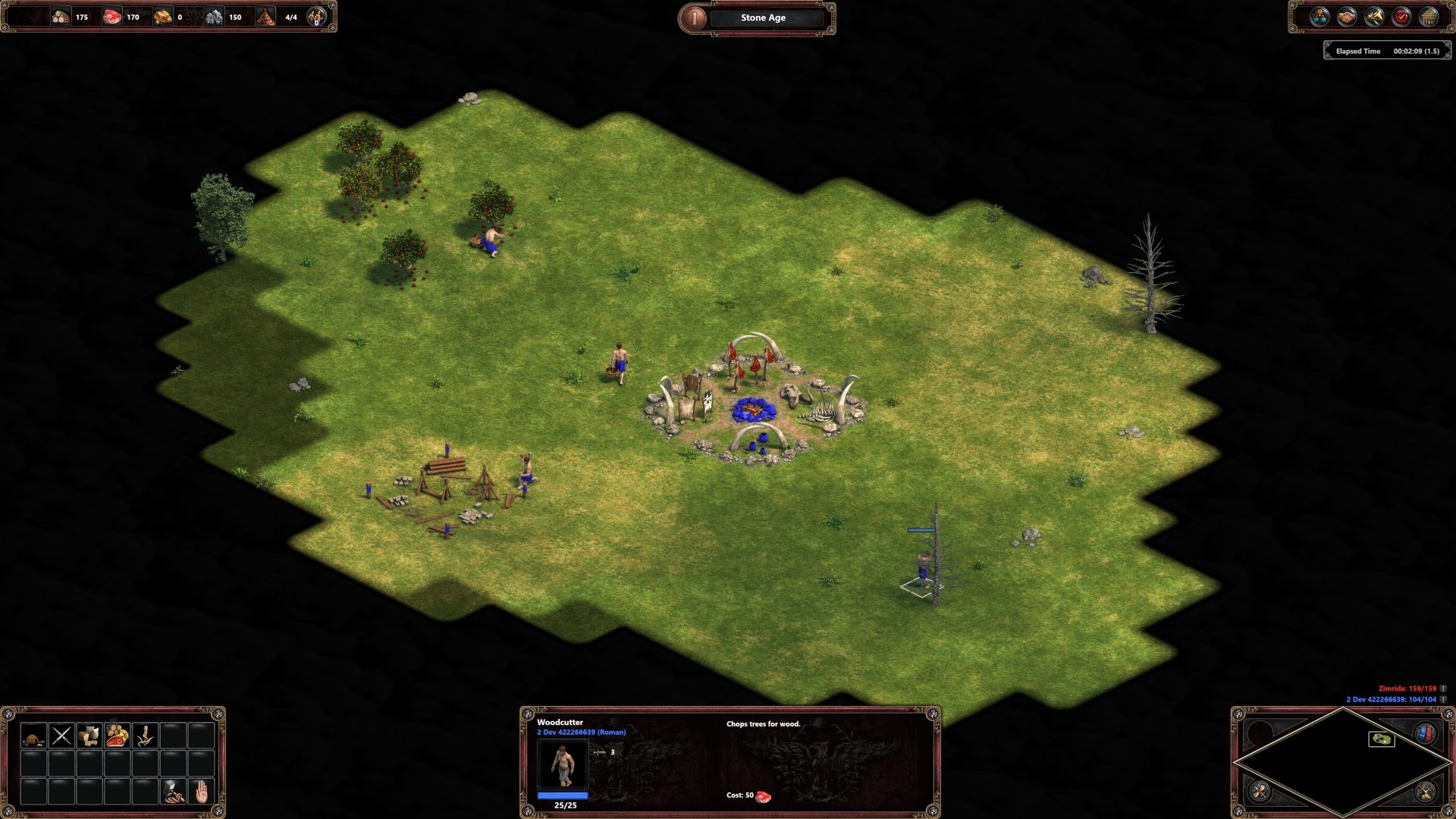
Task: View objectives via the red checkmark icon
Action: coord(1401,15)
